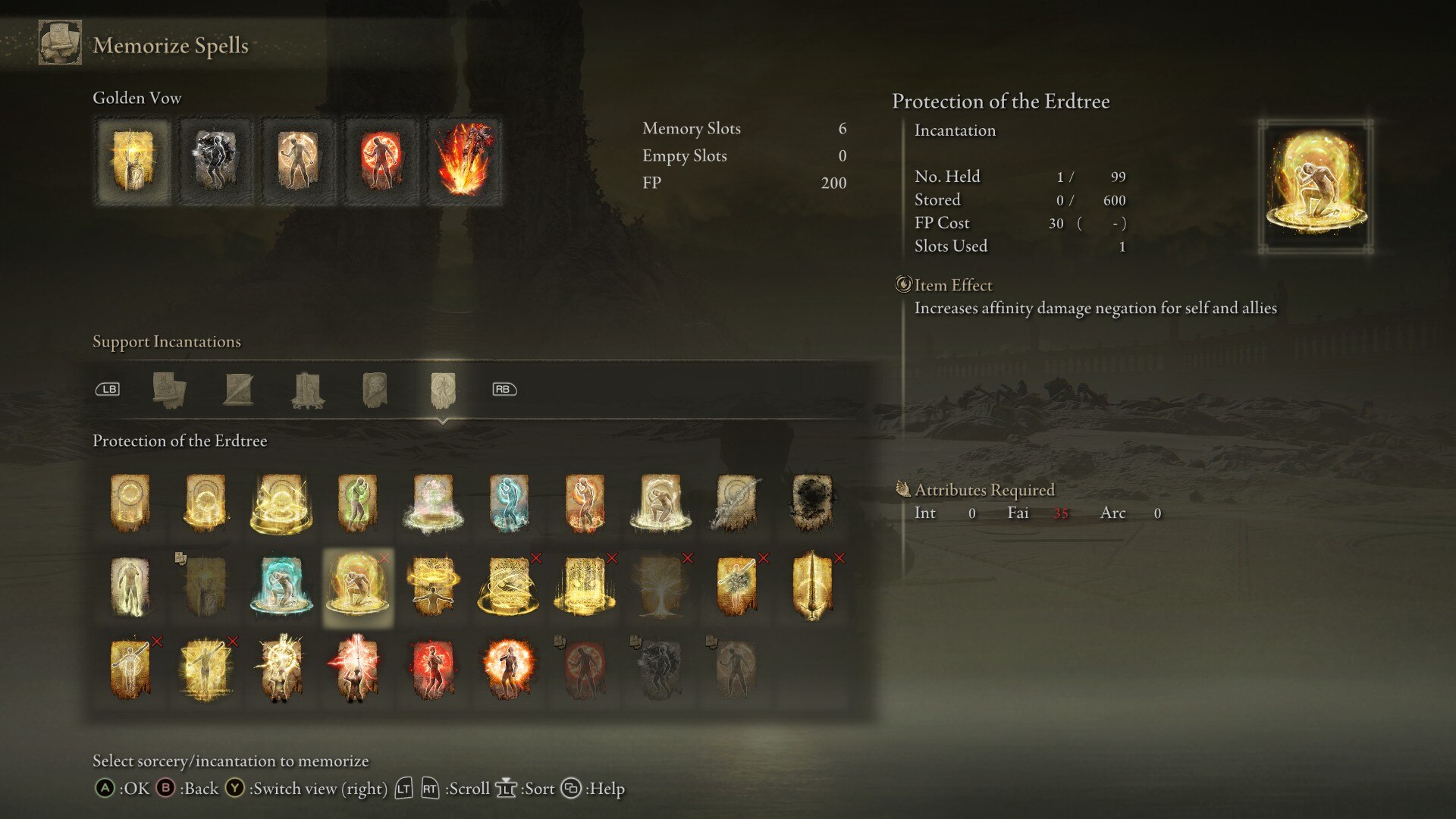1456x819 pixels.
Task: Select the golden upright sword incantation
Action: pyautogui.click(x=812, y=586)
